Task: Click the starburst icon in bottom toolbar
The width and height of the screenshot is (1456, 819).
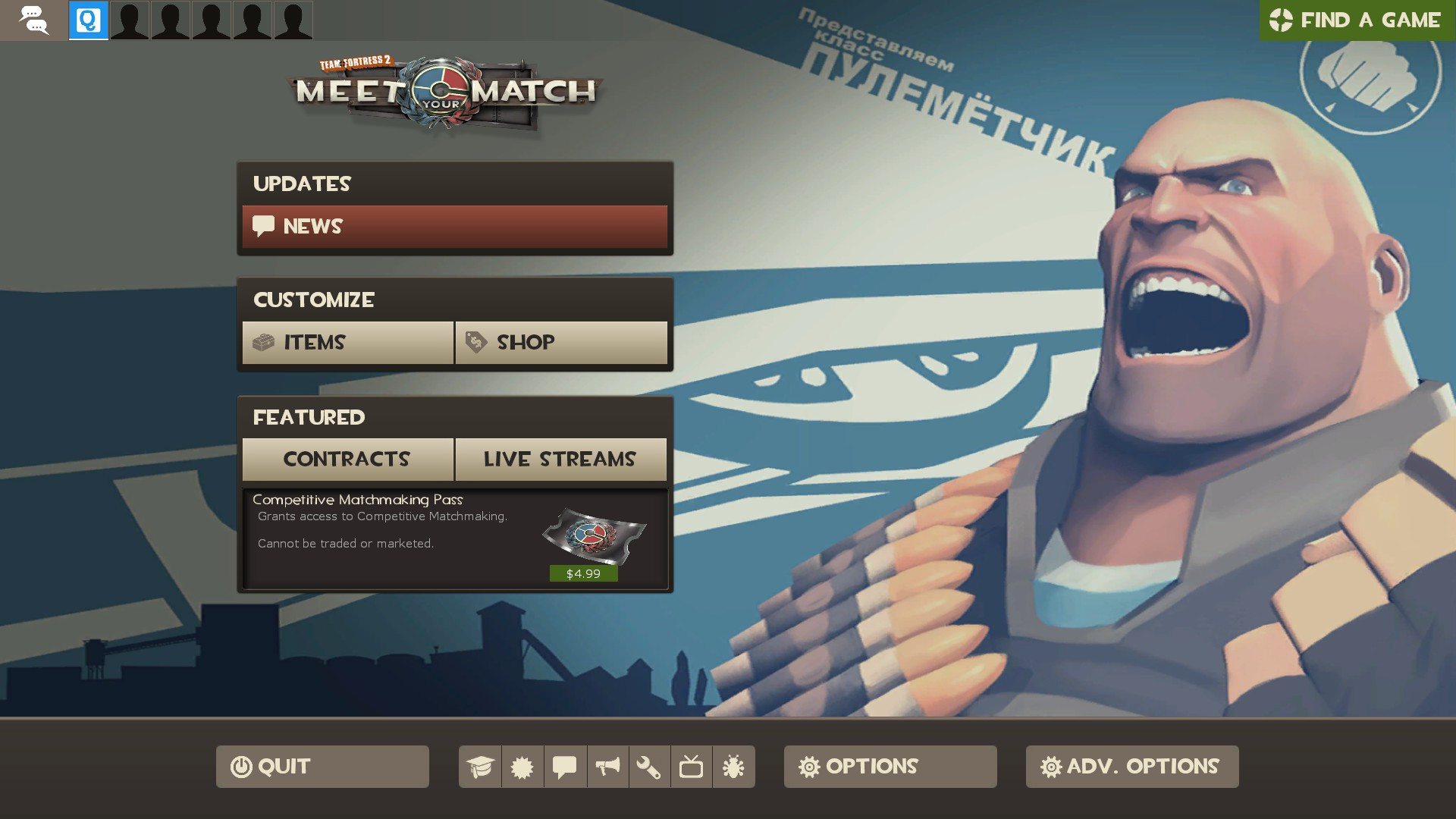Action: [x=522, y=767]
